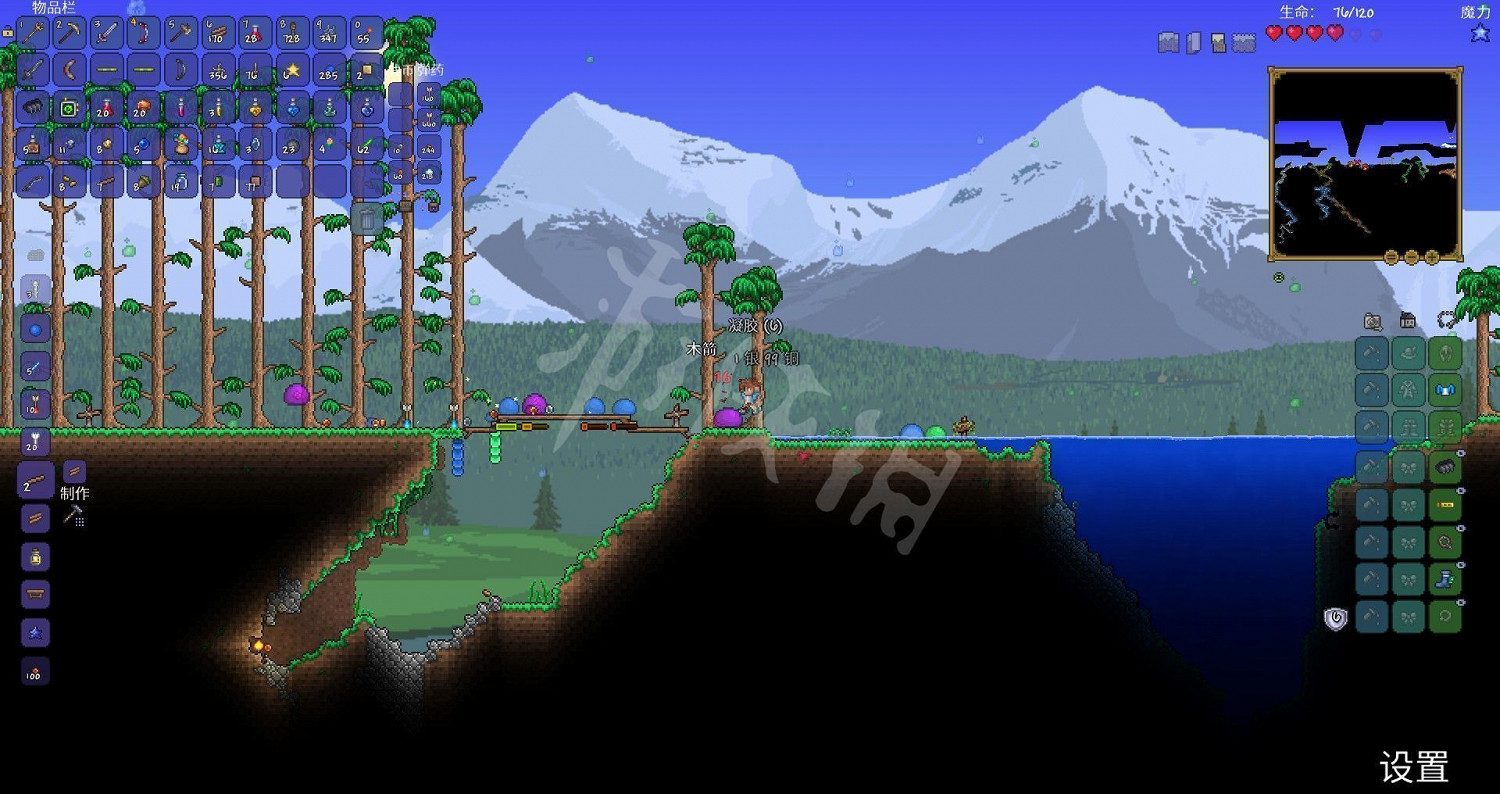Zoom in the minimap with the plus button

pyautogui.click(x=1432, y=257)
